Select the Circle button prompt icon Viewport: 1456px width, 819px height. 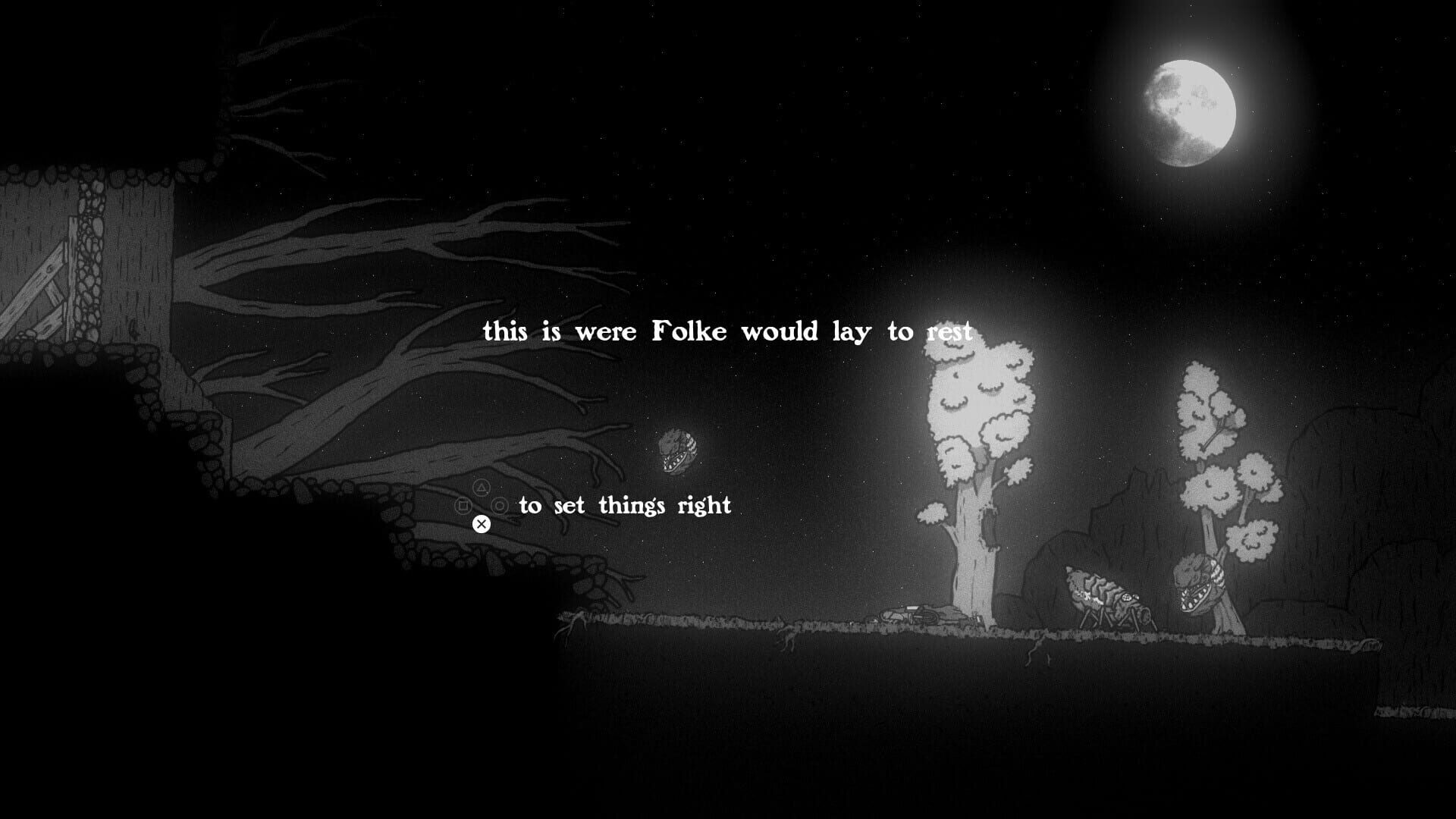click(x=500, y=507)
